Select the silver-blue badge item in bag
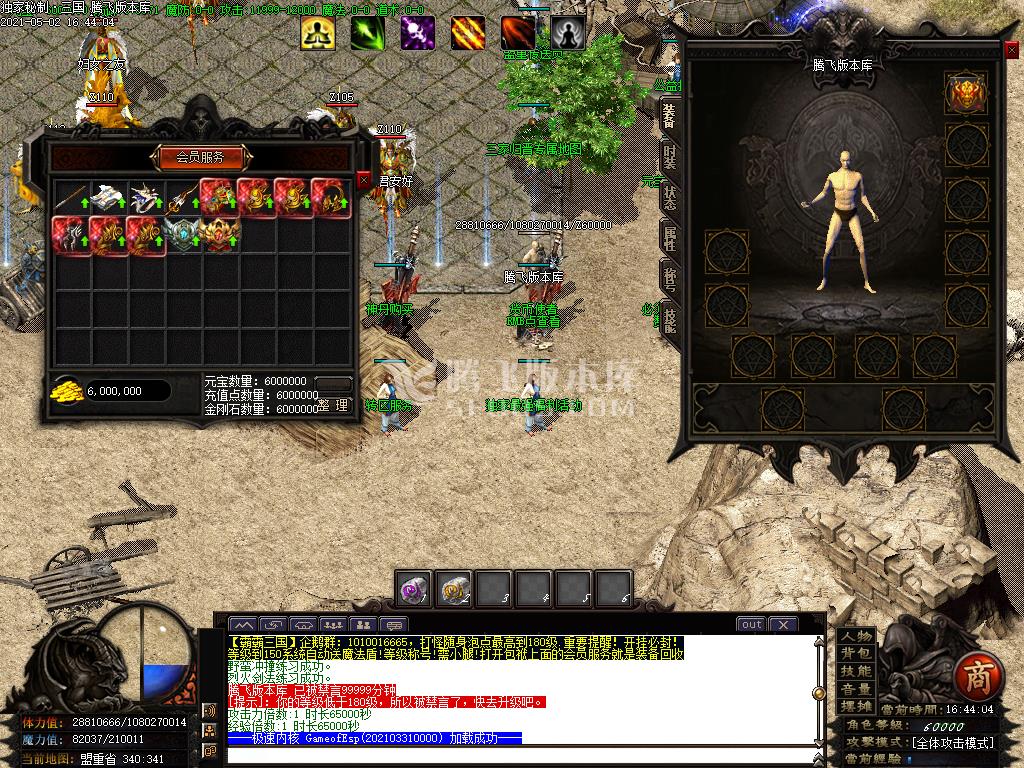The height and width of the screenshot is (768, 1024). 182,236
